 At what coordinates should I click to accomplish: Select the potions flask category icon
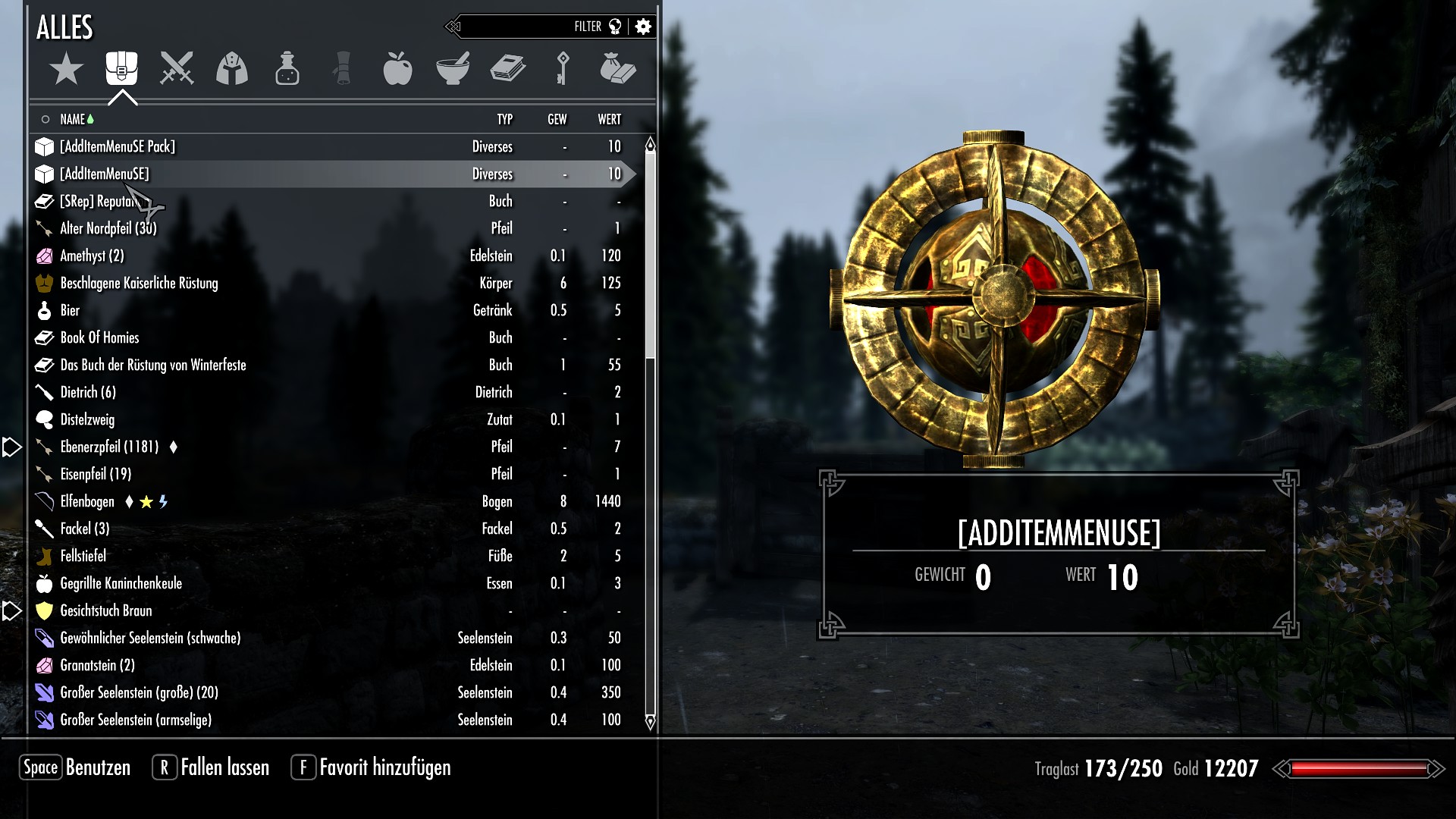click(x=287, y=69)
